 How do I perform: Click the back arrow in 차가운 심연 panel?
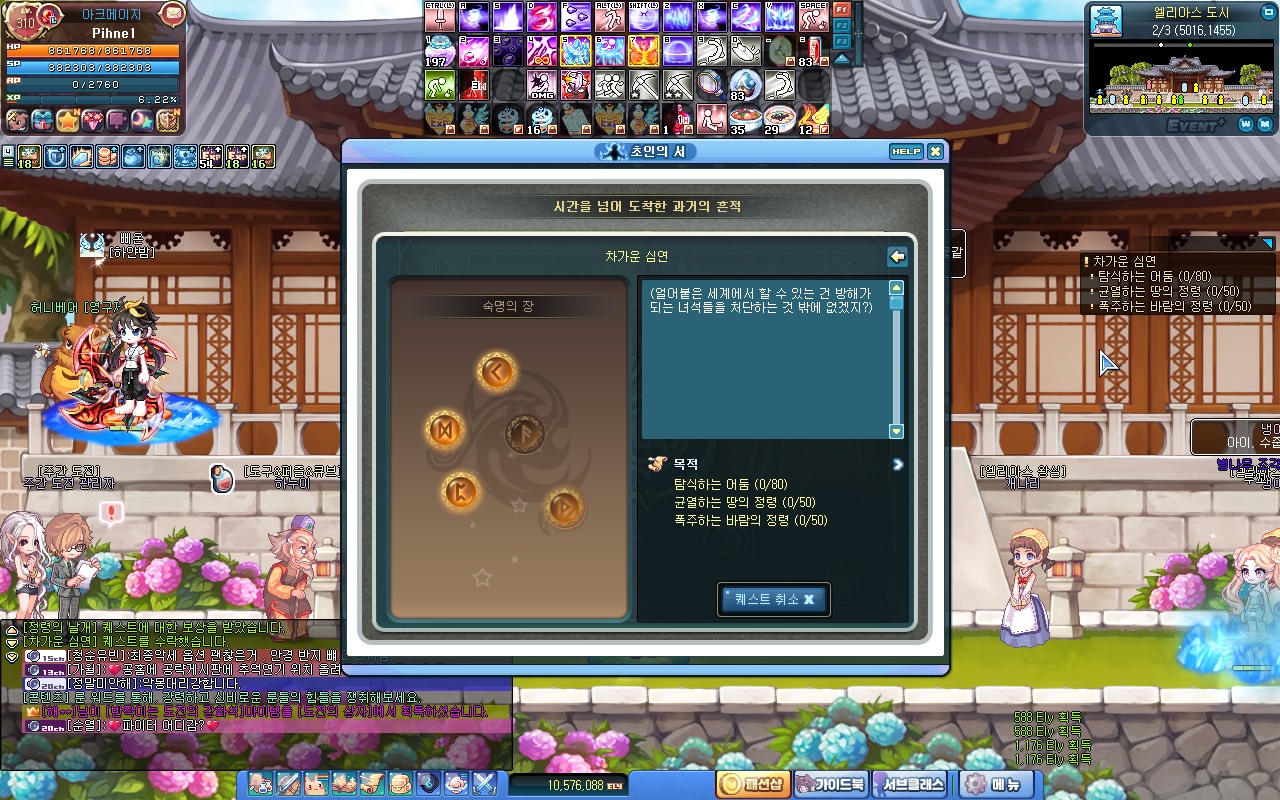[897, 257]
